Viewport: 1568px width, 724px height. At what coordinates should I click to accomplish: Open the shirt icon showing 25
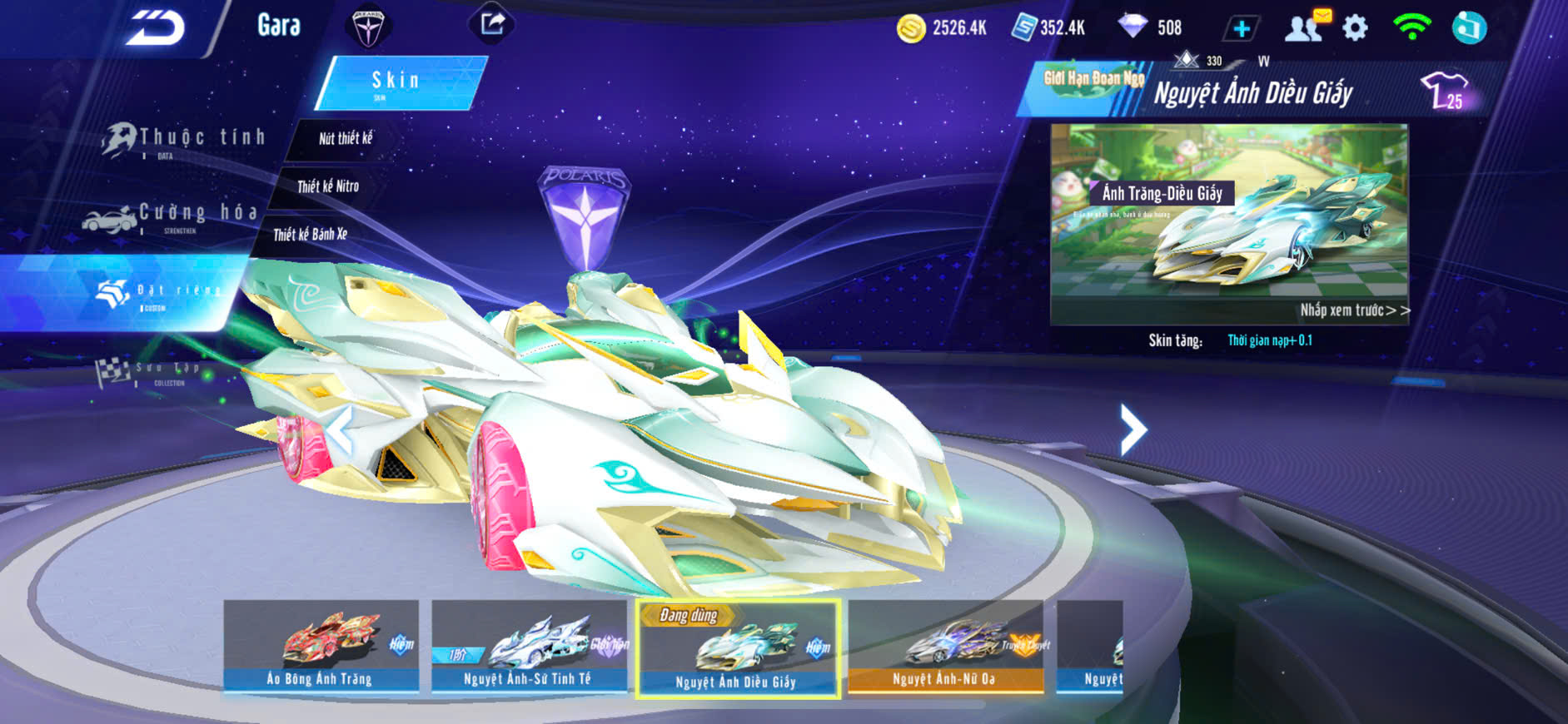(x=1445, y=90)
